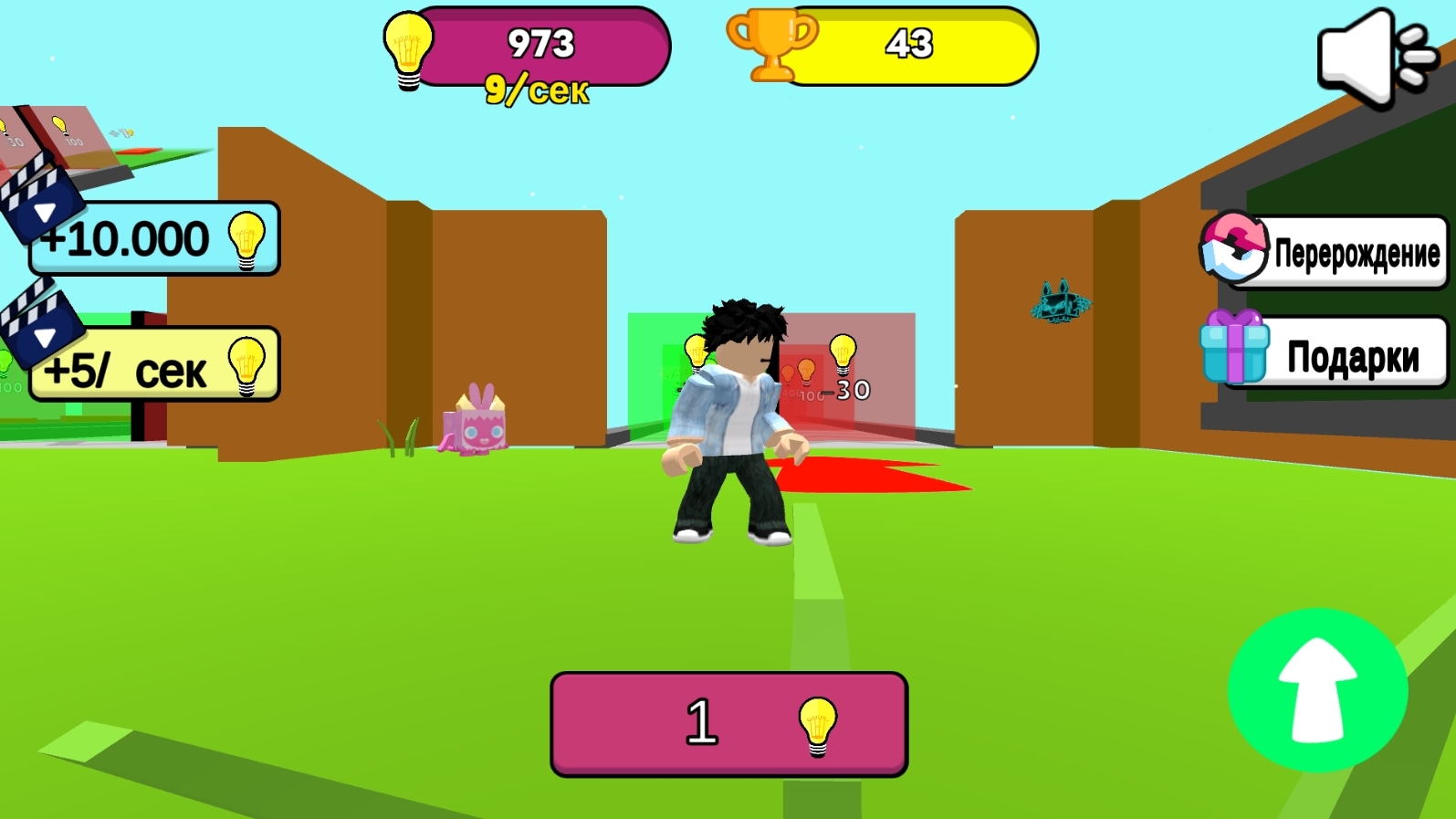Click the lightbulb on the +10.000 banner
The width and height of the screenshot is (1456, 819).
pyautogui.click(x=246, y=240)
